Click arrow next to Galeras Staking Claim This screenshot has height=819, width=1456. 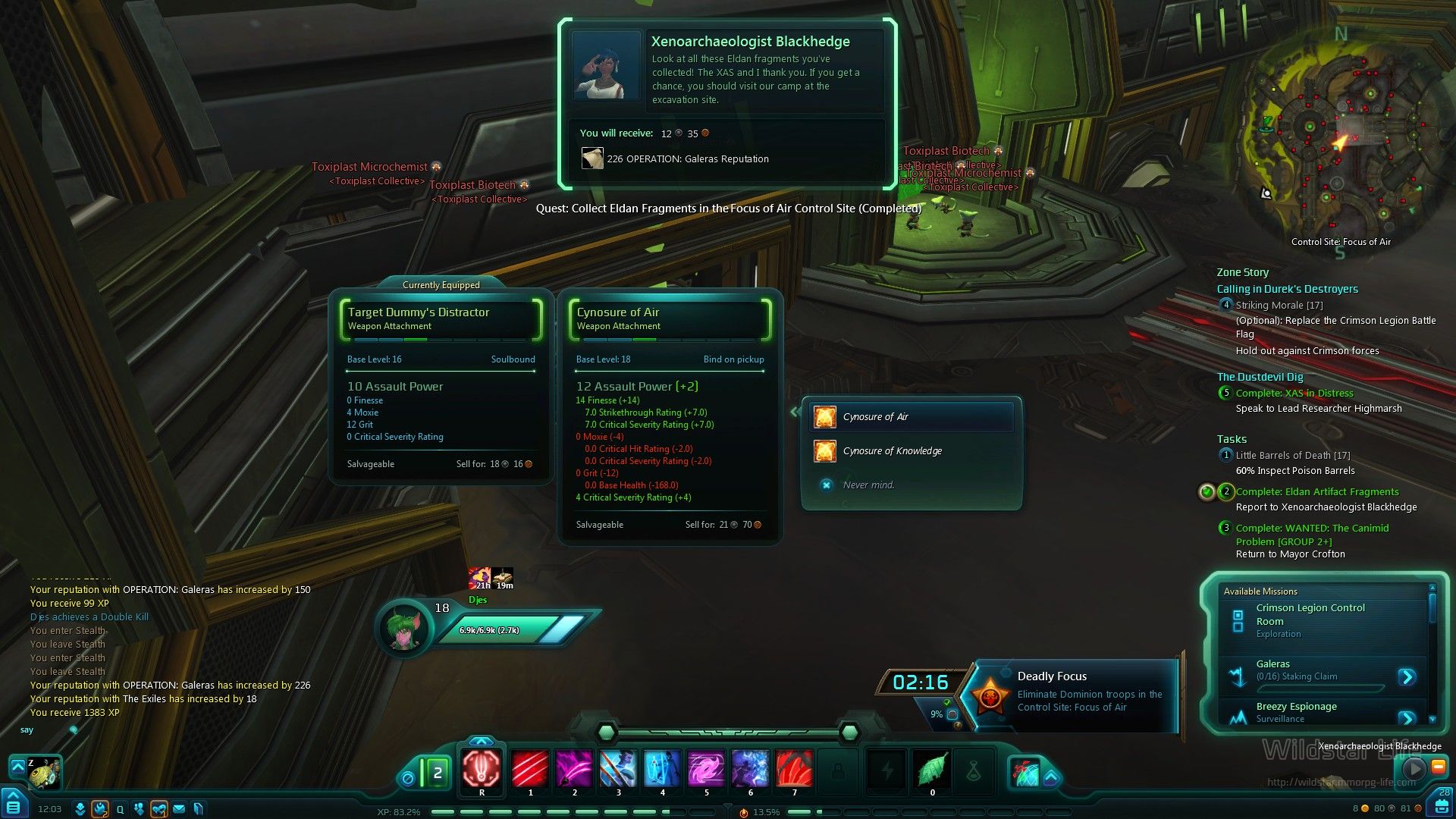(1407, 676)
